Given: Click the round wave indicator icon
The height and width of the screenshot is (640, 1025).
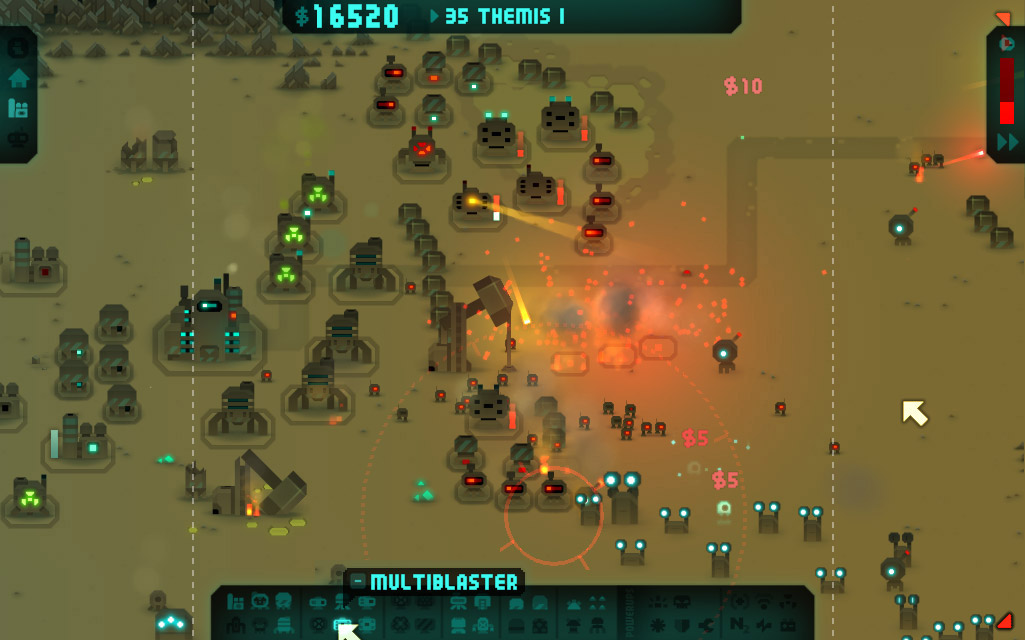Looking at the screenshot, I should [x=1007, y=44].
